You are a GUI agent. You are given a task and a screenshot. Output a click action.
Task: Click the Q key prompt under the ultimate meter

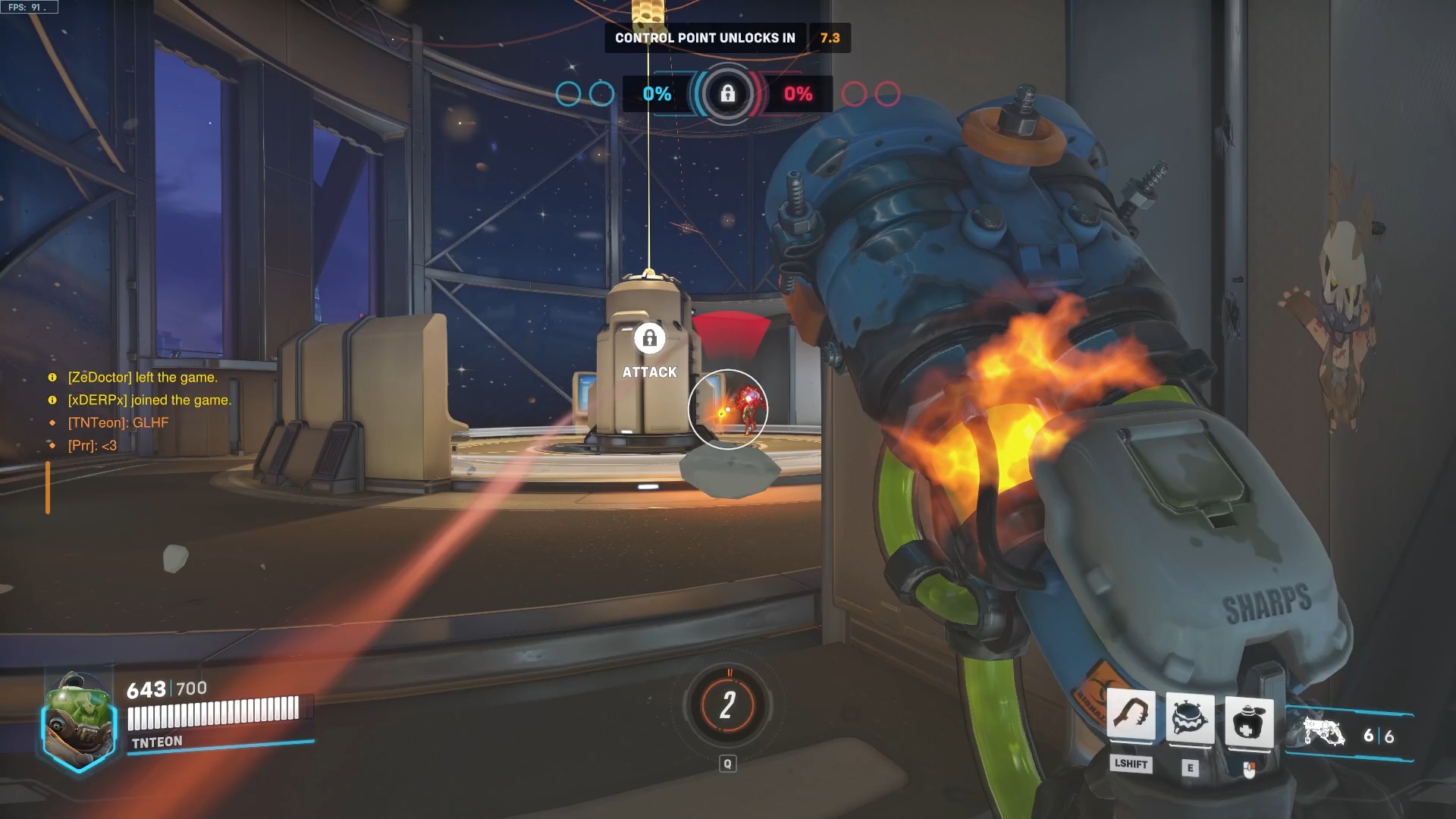[728, 764]
